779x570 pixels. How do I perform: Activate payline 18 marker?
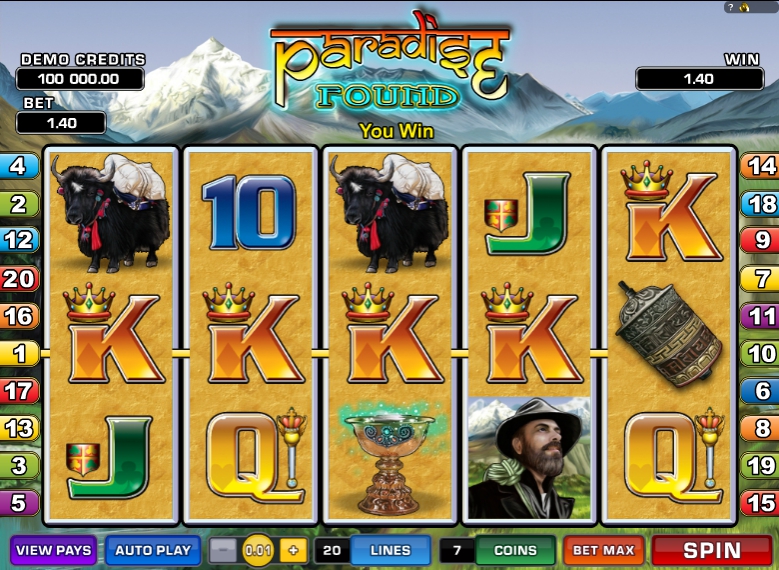(760, 204)
